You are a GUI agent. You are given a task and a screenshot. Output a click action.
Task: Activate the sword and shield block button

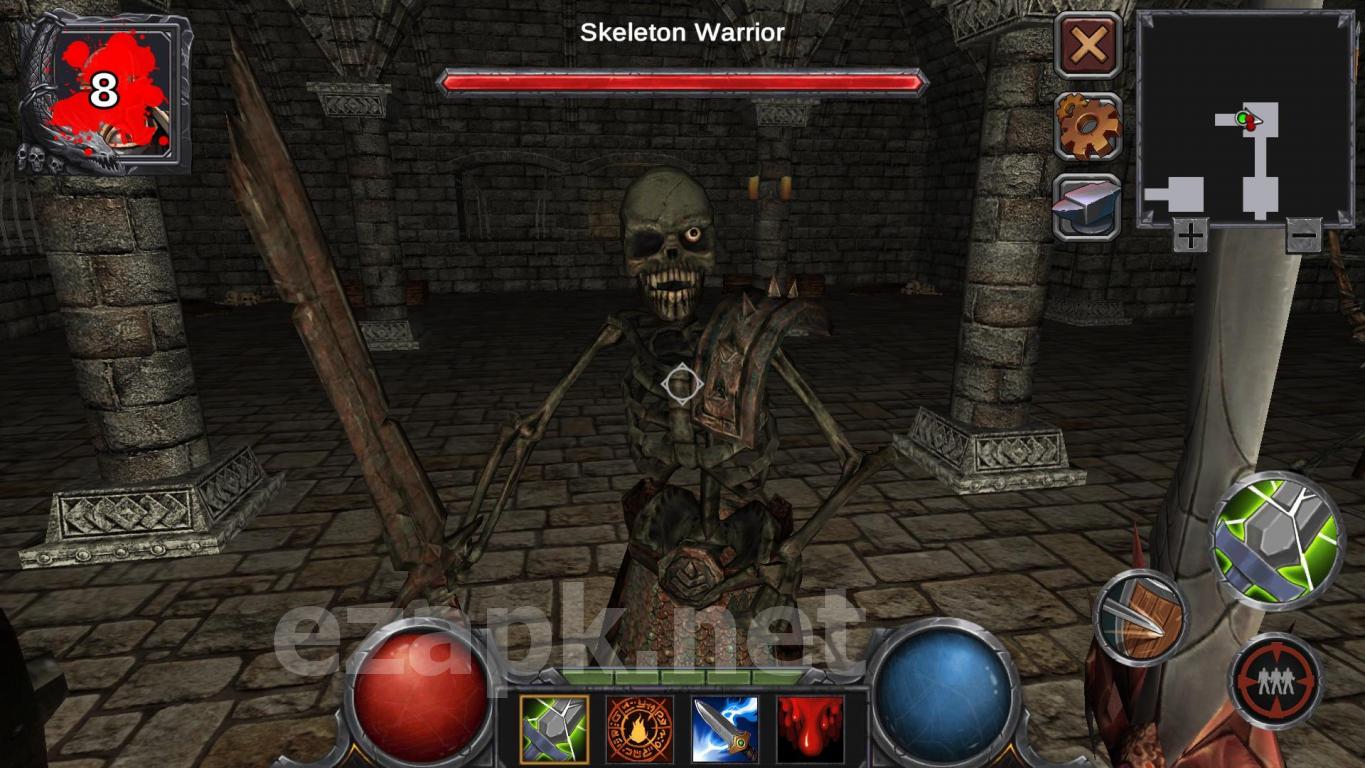(x=1140, y=618)
